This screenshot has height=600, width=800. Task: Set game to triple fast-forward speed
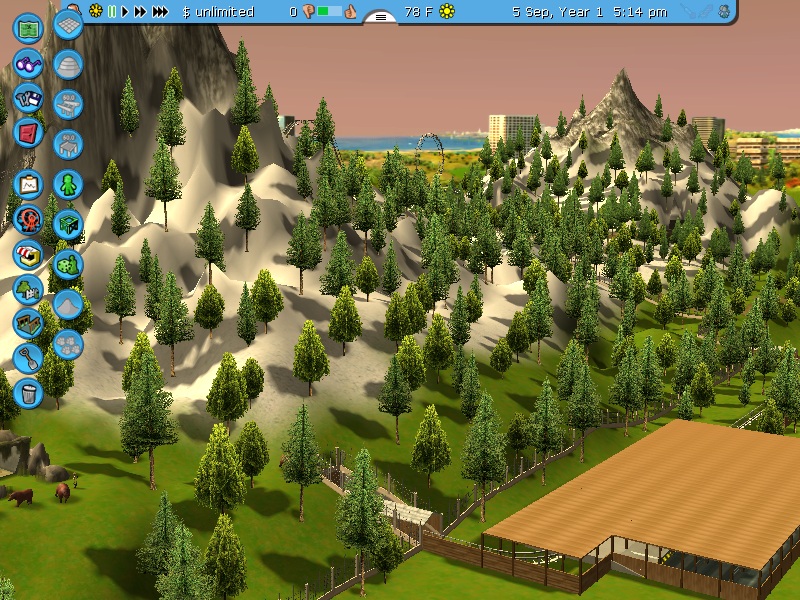[x=160, y=12]
